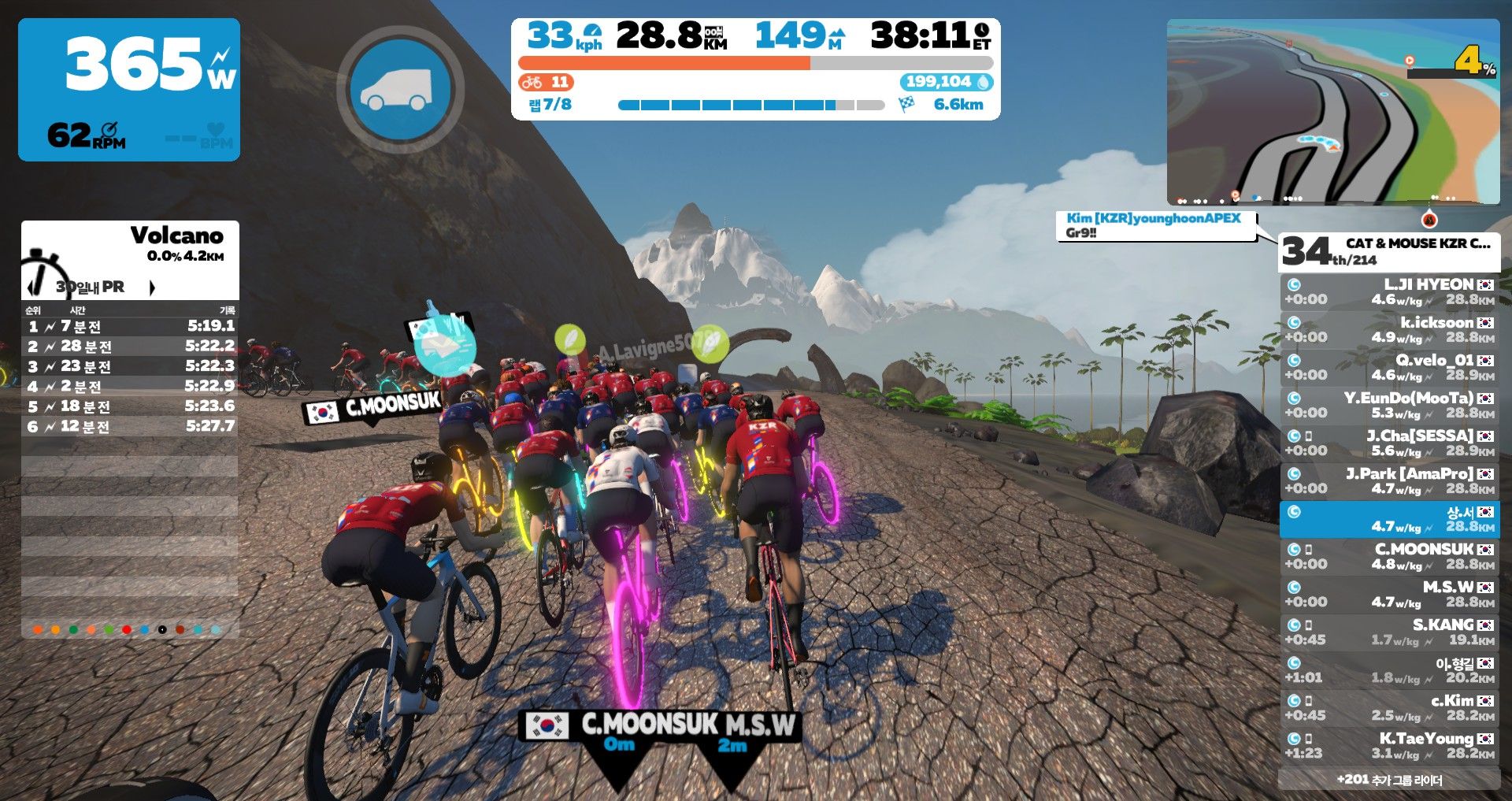Select first place Volcano leaderboard entry
Viewport: 1512px width, 801px height.
pos(130,326)
